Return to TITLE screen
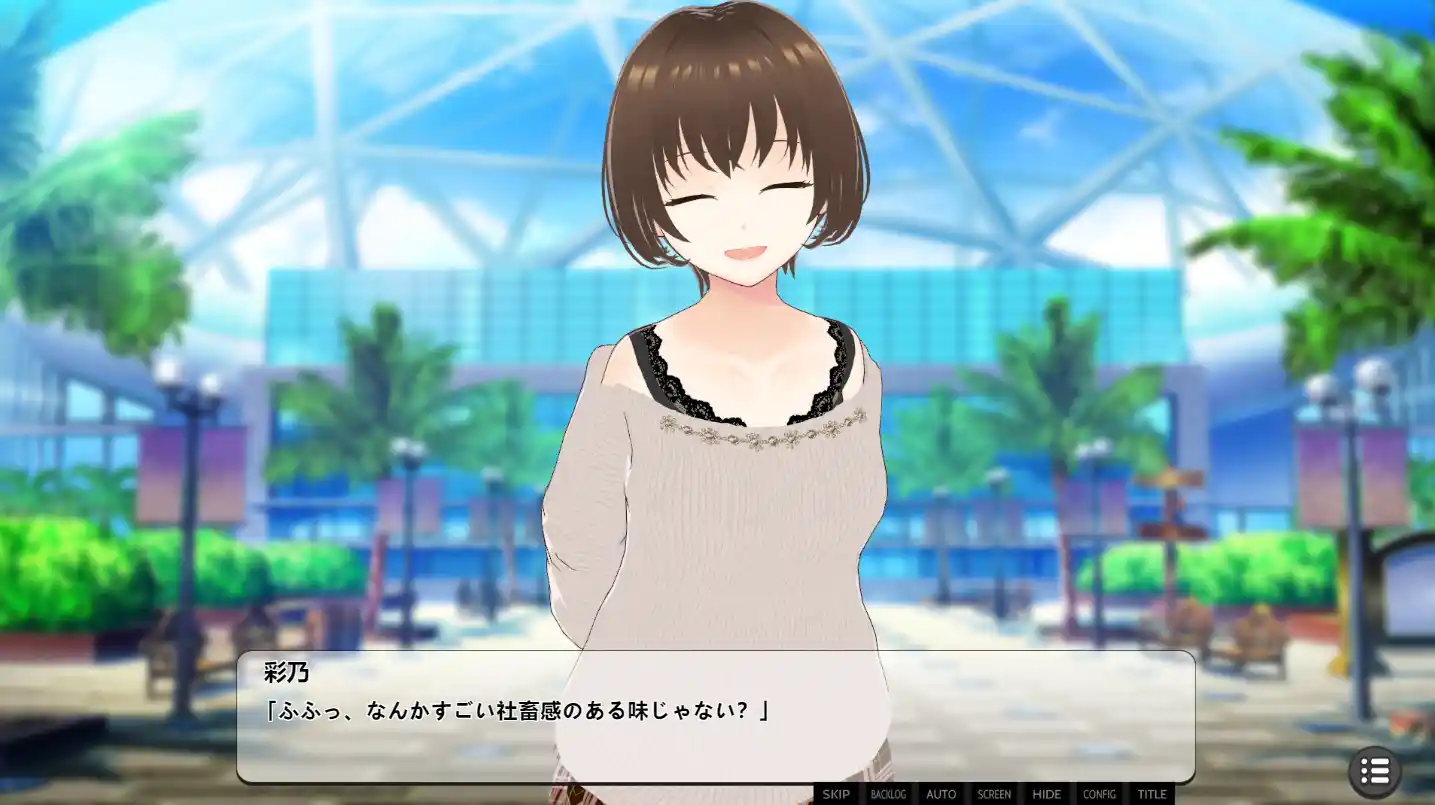The width and height of the screenshot is (1435, 805). click(1152, 794)
